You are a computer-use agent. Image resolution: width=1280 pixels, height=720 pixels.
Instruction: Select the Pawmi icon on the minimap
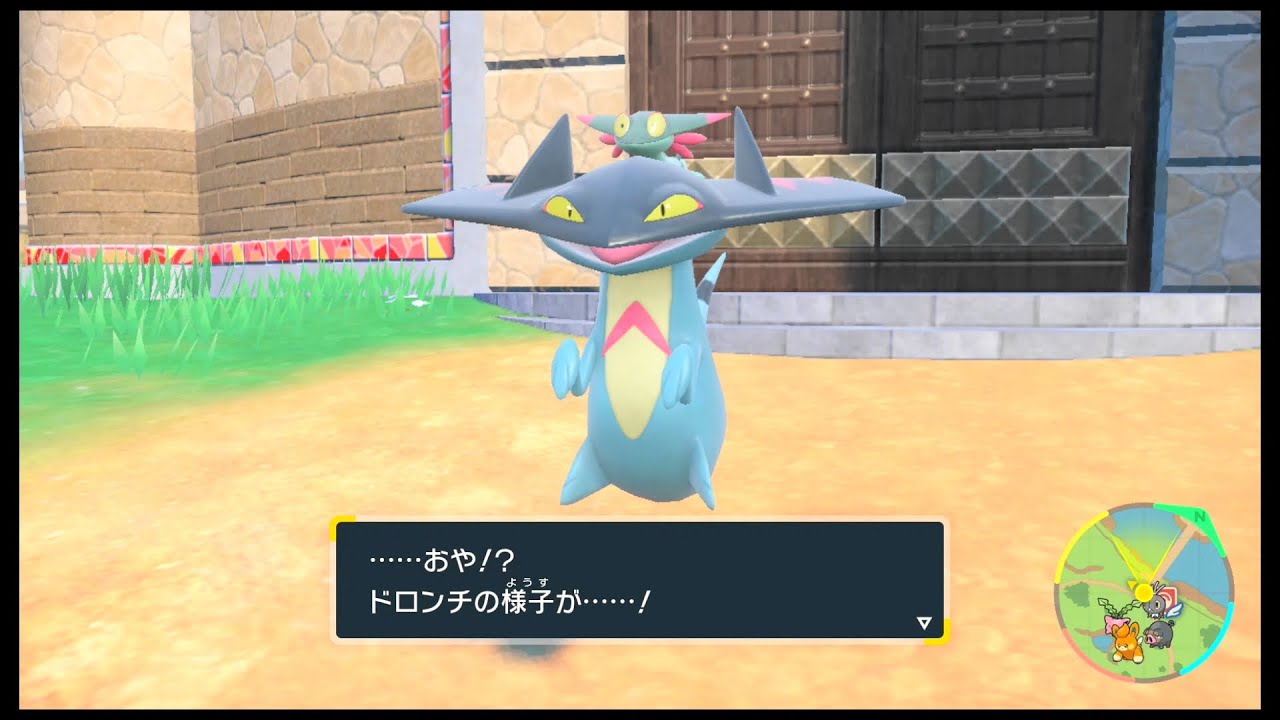pyautogui.click(x=1124, y=640)
